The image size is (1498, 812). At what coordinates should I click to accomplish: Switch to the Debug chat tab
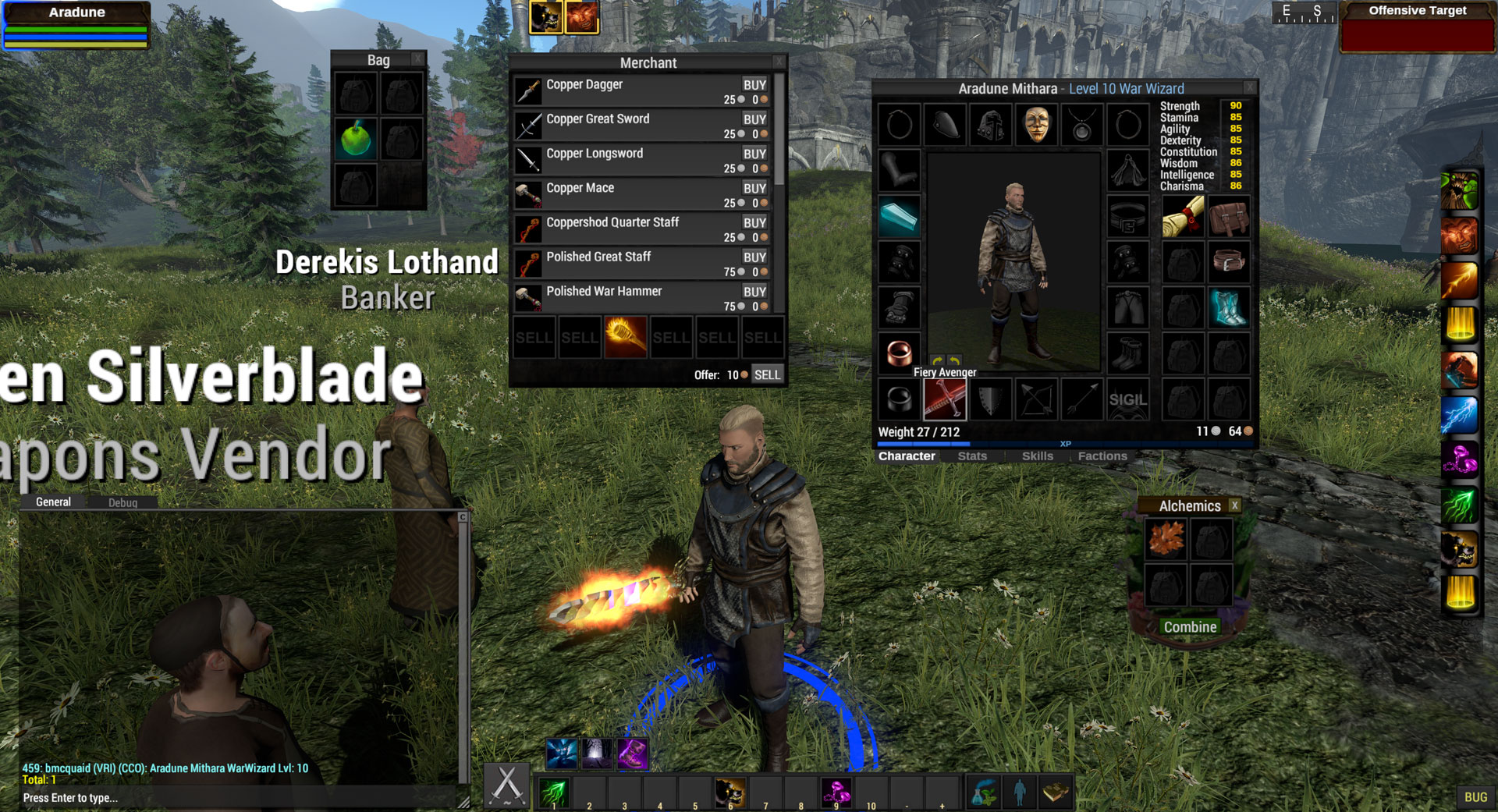(122, 503)
